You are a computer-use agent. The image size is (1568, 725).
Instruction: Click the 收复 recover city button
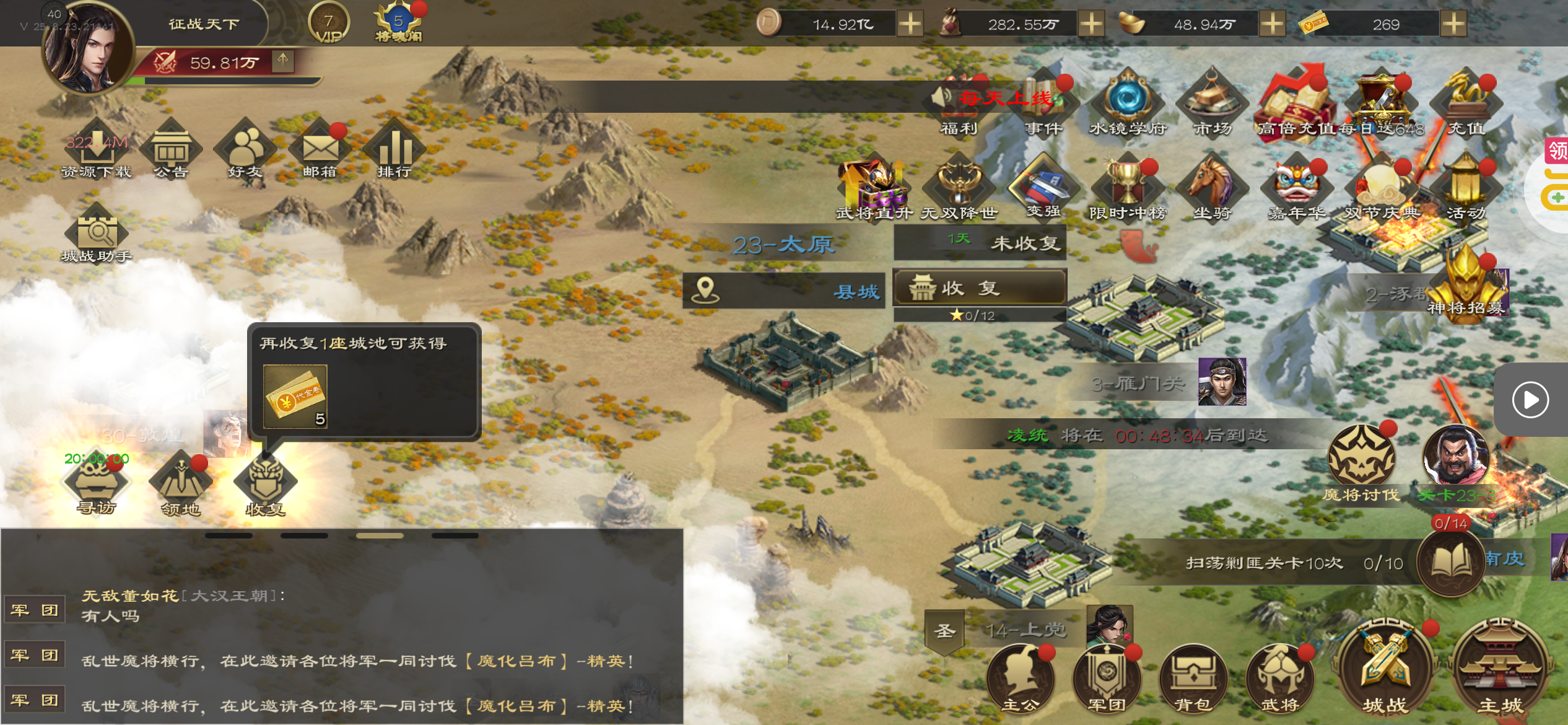(x=979, y=288)
